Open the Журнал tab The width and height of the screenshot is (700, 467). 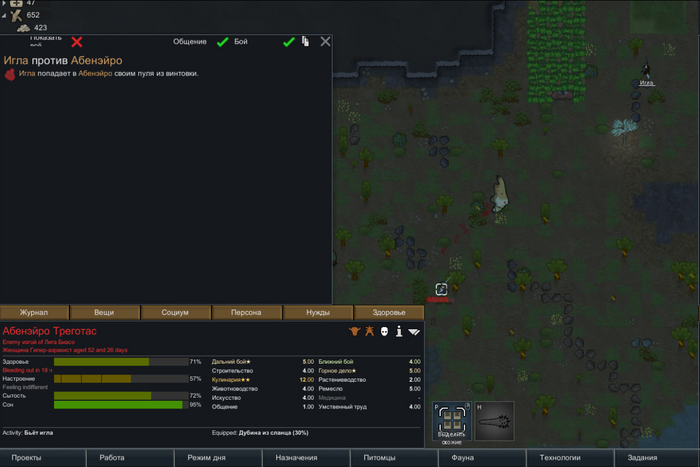coord(35,312)
